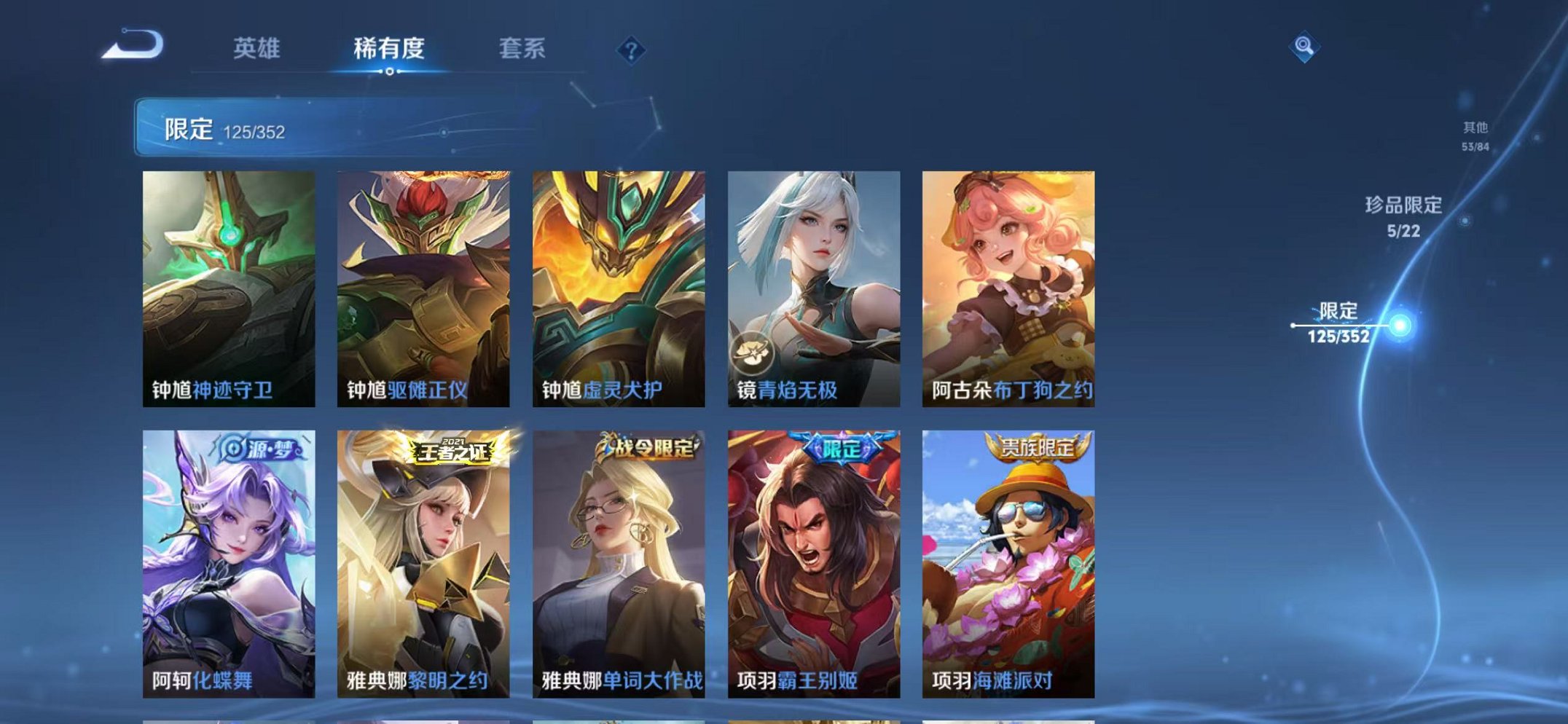Switch to the 套系 tab

pyautogui.click(x=521, y=46)
